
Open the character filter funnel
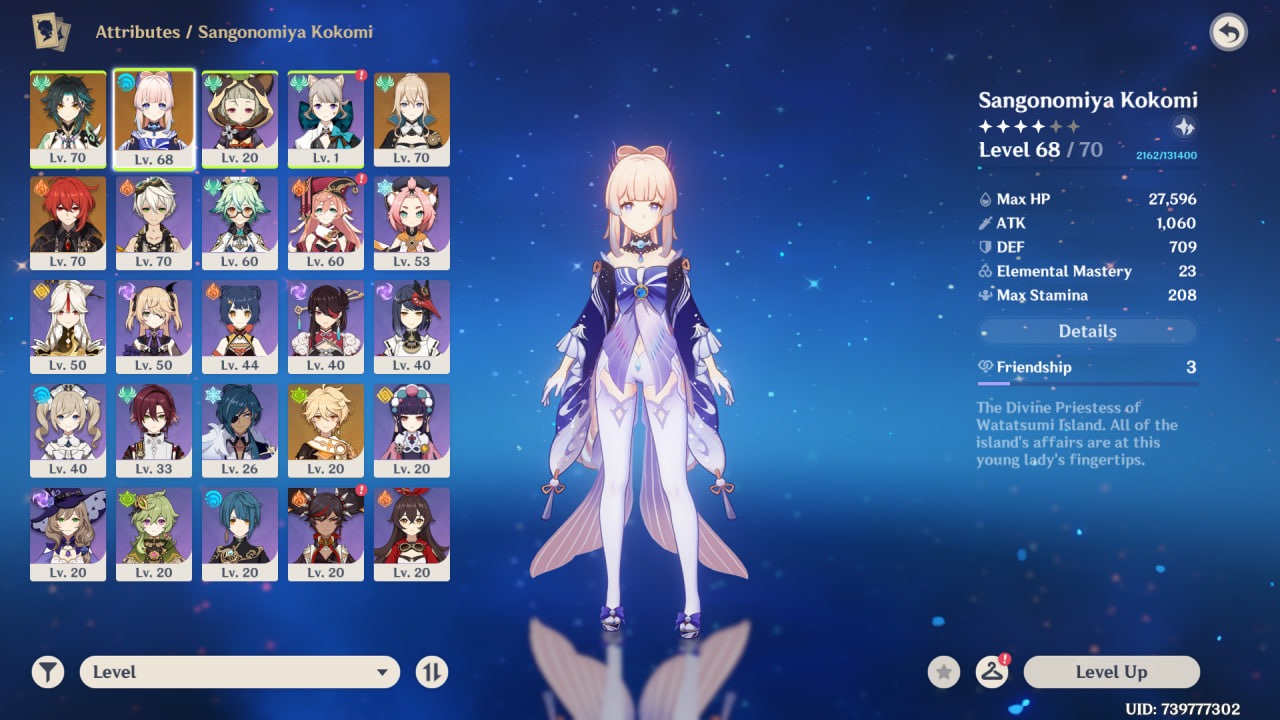(47, 672)
